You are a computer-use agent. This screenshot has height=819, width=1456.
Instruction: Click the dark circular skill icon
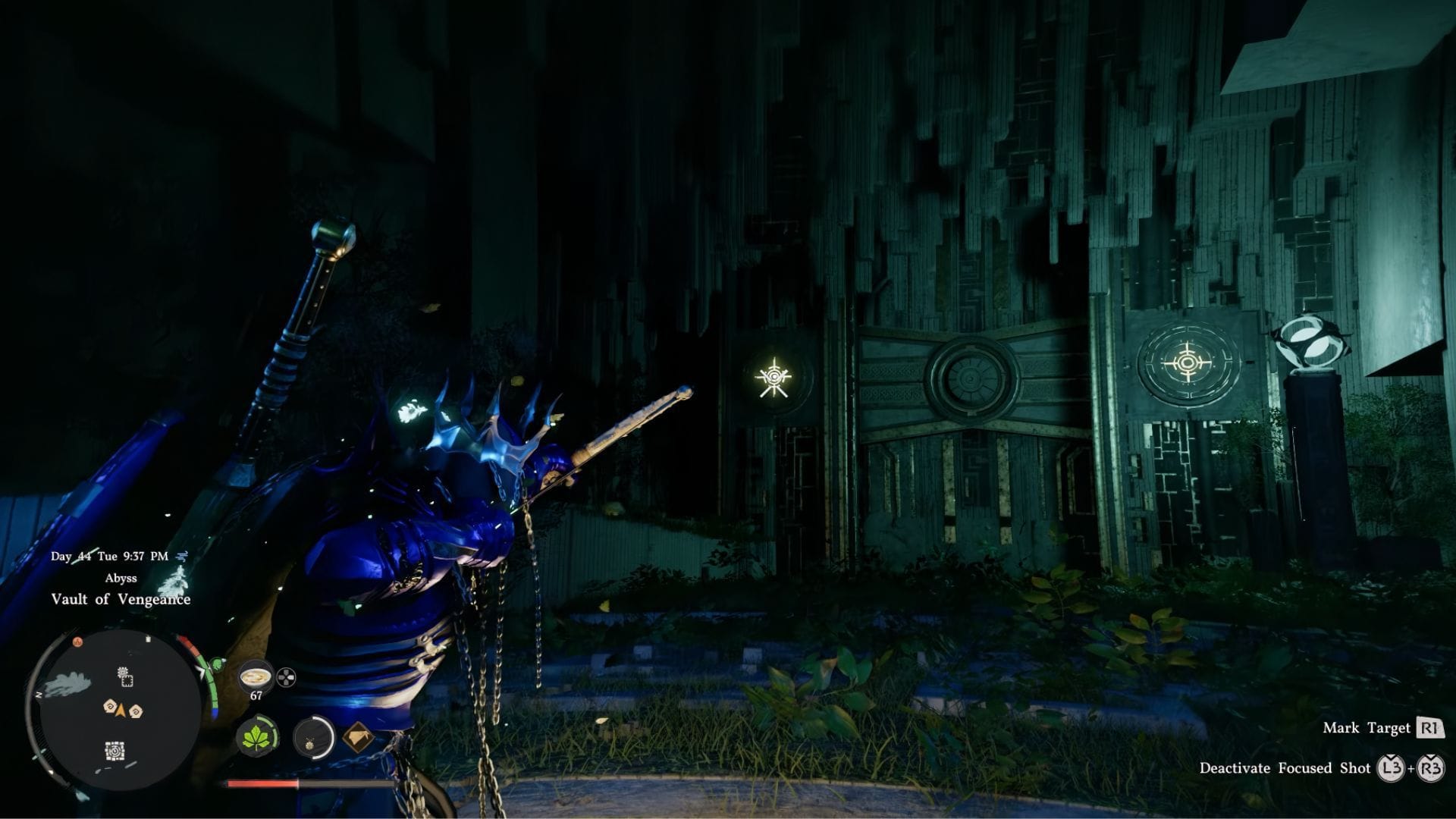tap(313, 736)
